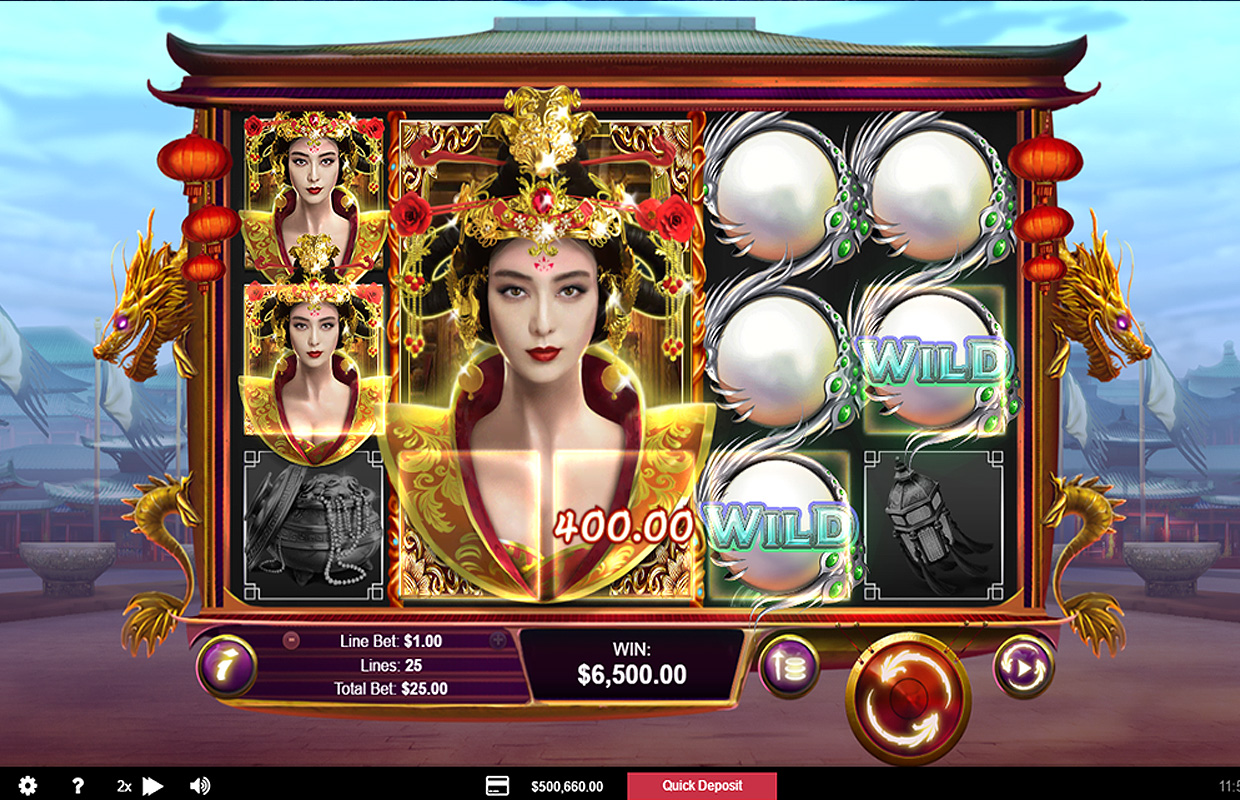This screenshot has width=1240, height=800.
Task: Activate the autoplay button
Action: coord(1023,666)
